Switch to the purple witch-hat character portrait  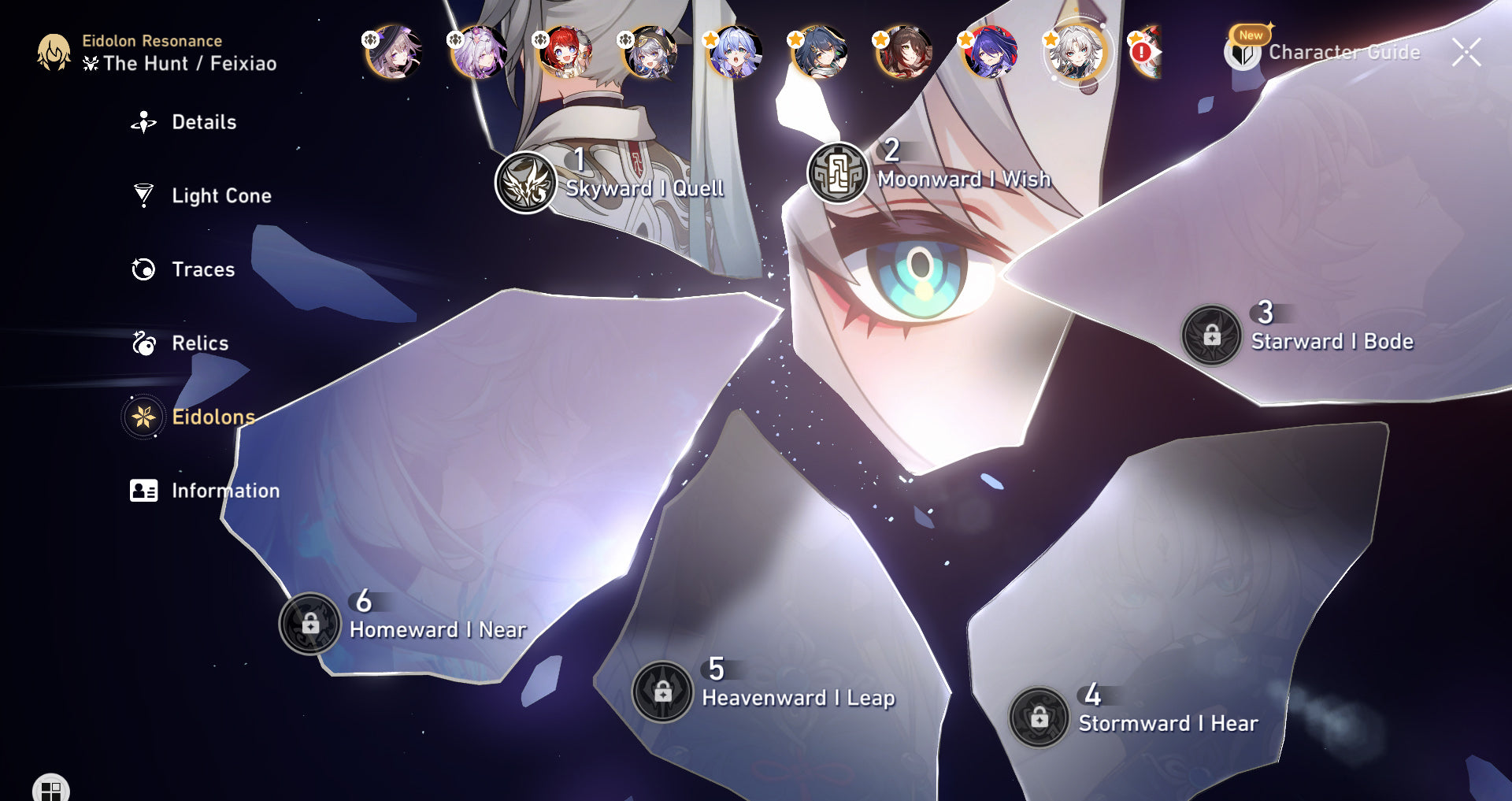pyautogui.click(x=393, y=53)
